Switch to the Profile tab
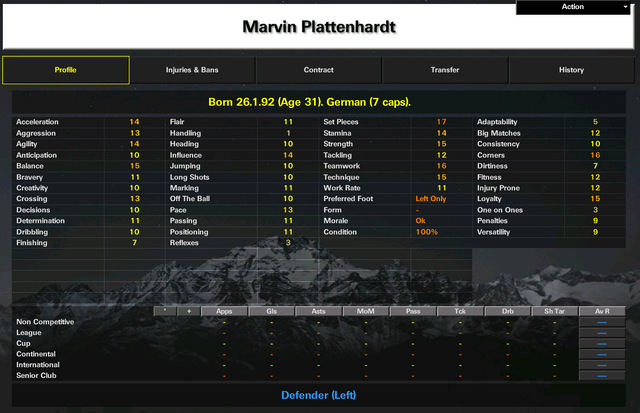The width and height of the screenshot is (640, 413). coord(66,70)
